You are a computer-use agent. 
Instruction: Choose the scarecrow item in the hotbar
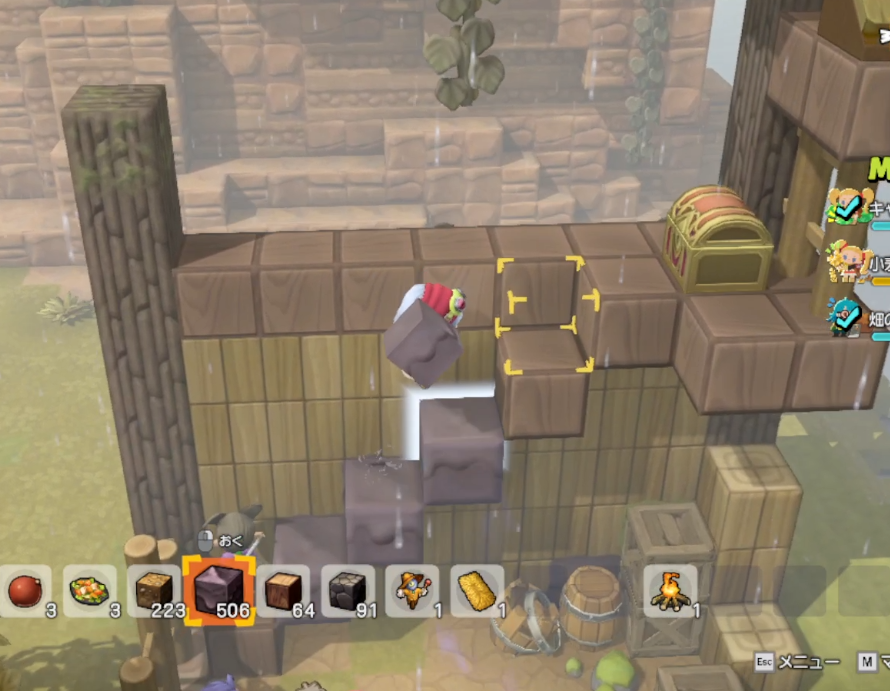[412, 590]
